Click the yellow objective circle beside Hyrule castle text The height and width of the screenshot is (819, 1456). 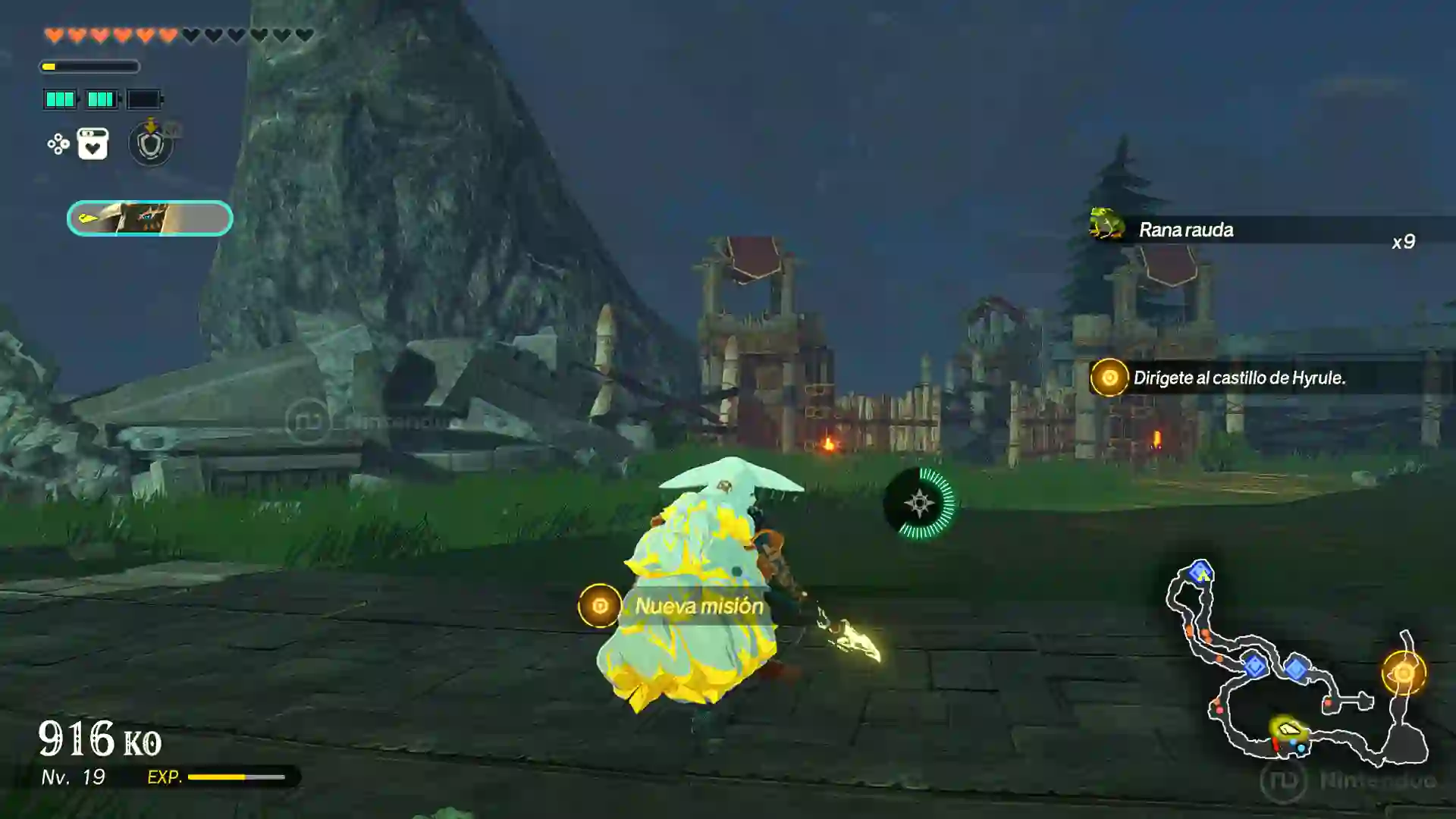click(x=1110, y=377)
